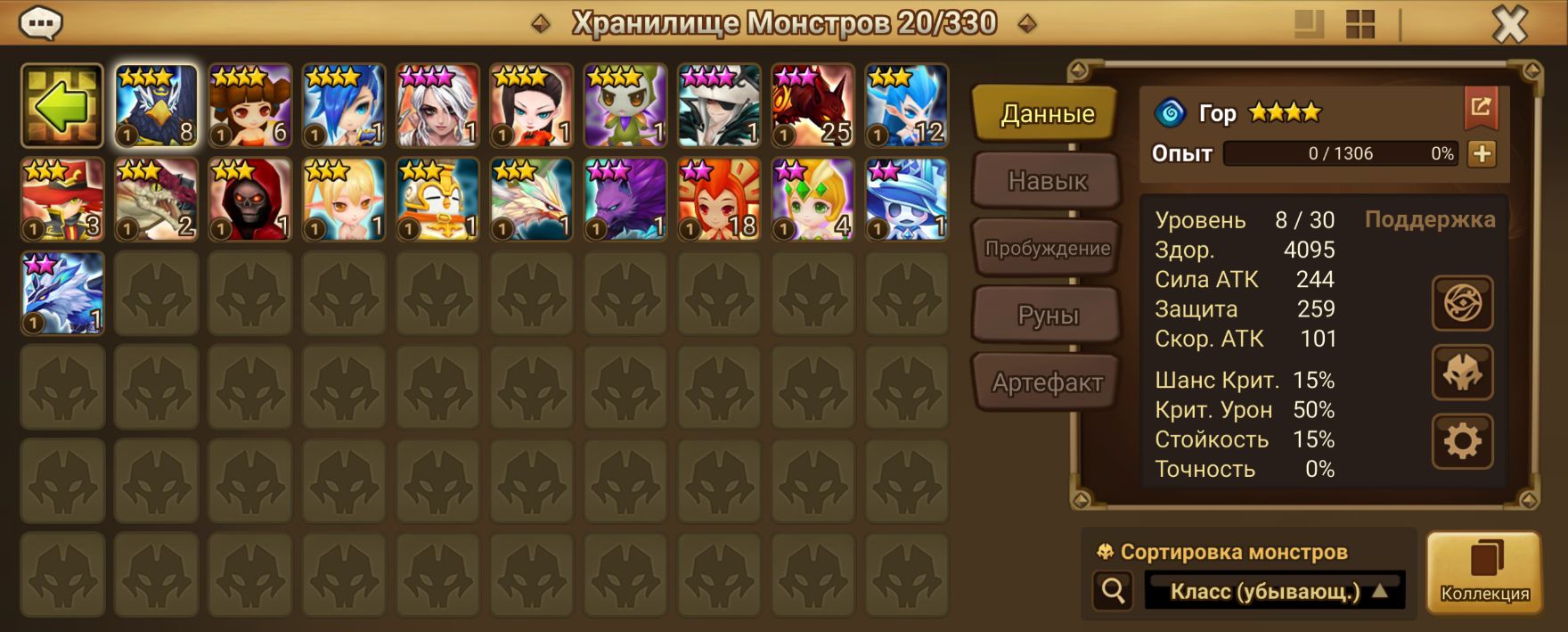
Task: Add experience with the plus button
Action: [x=1482, y=154]
